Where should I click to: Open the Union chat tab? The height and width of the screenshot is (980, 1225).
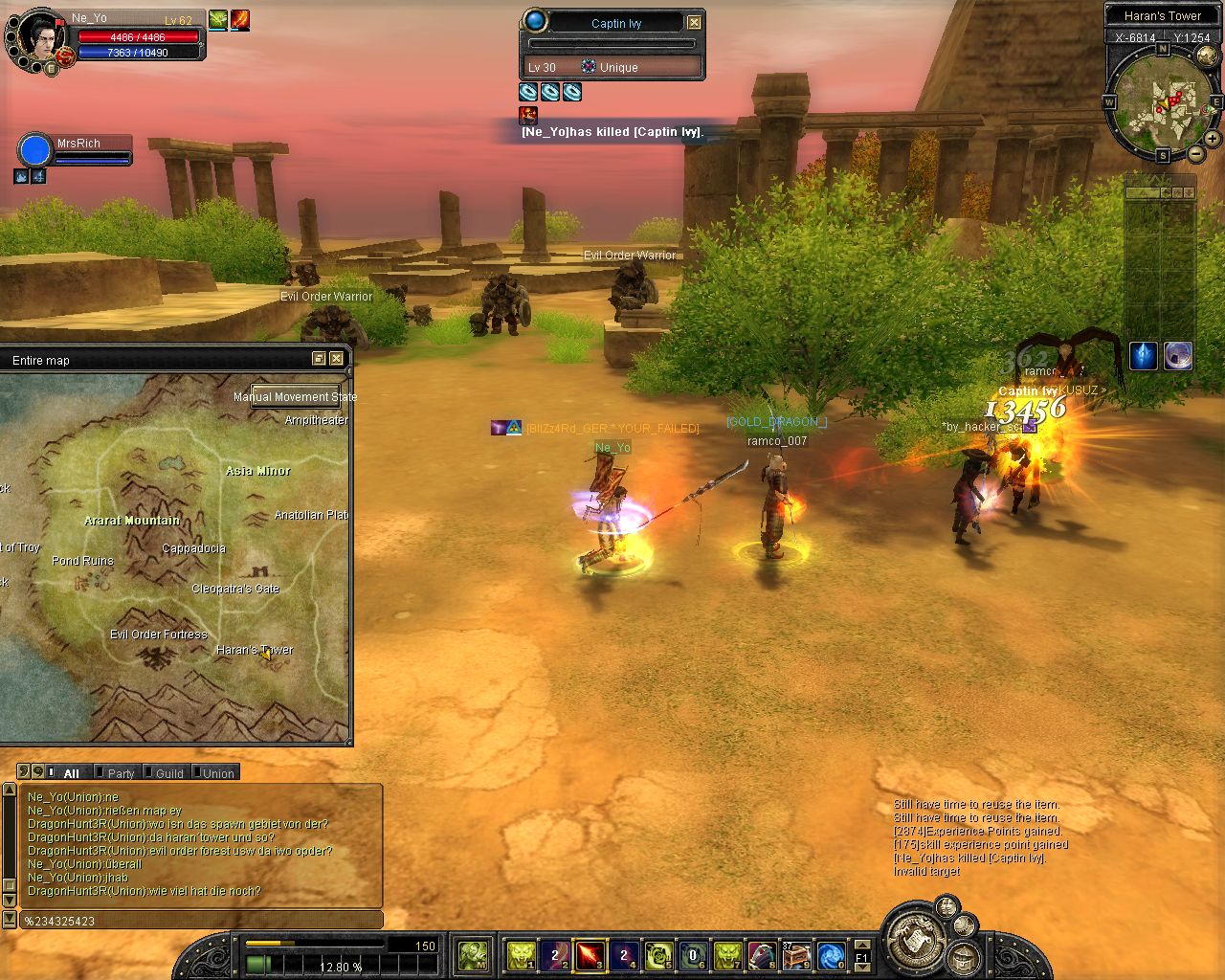217,773
